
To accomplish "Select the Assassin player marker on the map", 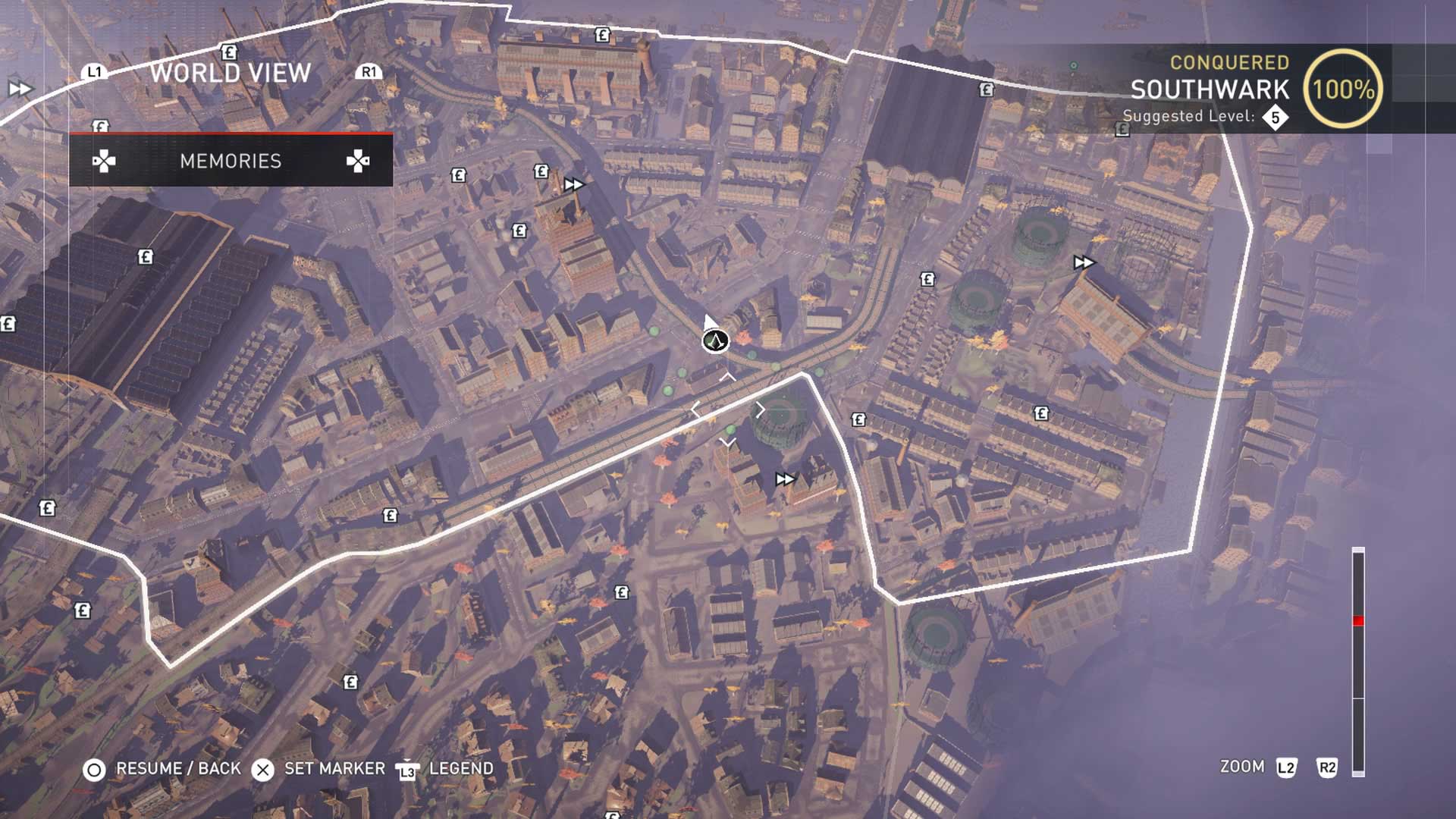I will (x=716, y=340).
